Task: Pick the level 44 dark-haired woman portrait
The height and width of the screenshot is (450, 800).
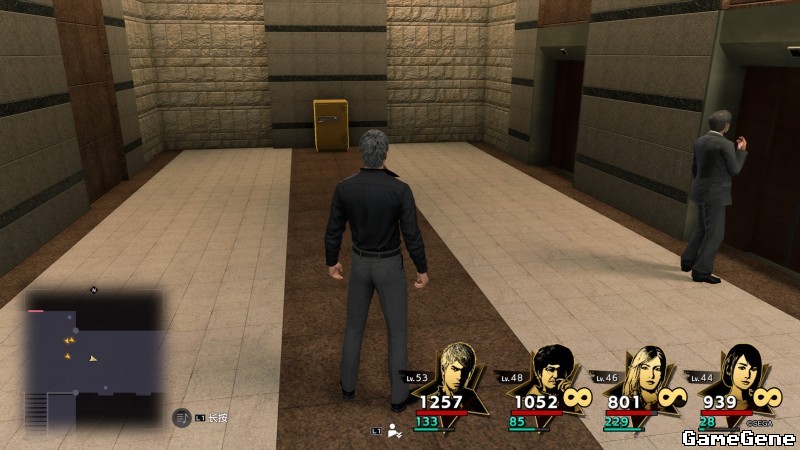Action: click(x=741, y=372)
